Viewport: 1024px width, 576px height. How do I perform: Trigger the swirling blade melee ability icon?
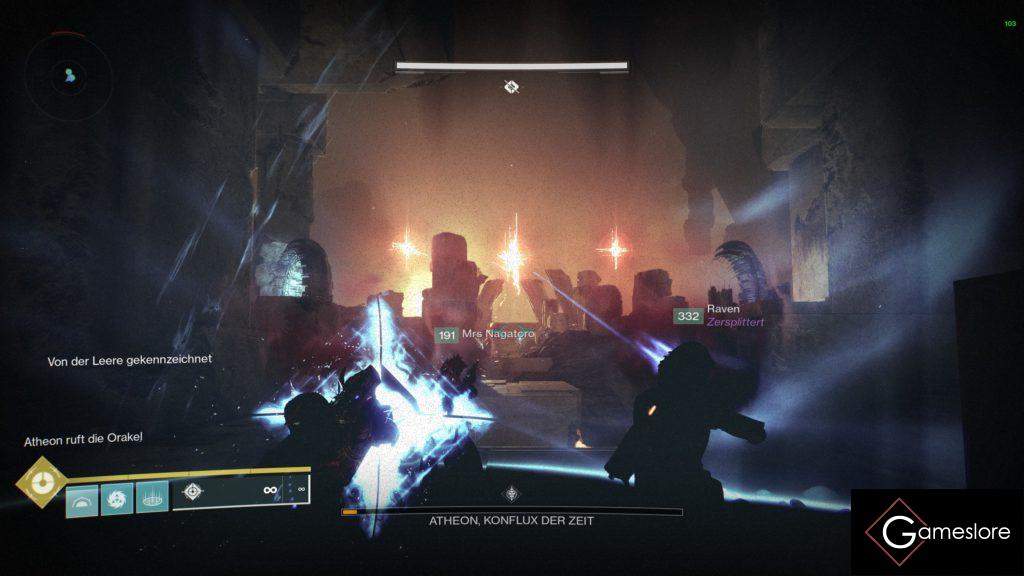[x=116, y=498]
